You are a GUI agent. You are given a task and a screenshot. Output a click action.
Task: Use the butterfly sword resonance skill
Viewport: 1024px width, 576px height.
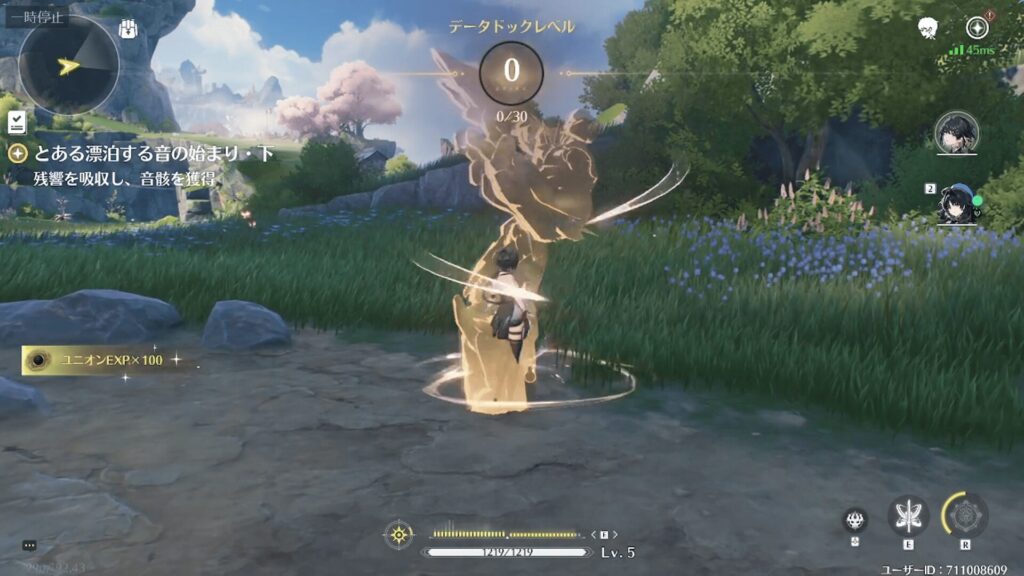[x=908, y=516]
